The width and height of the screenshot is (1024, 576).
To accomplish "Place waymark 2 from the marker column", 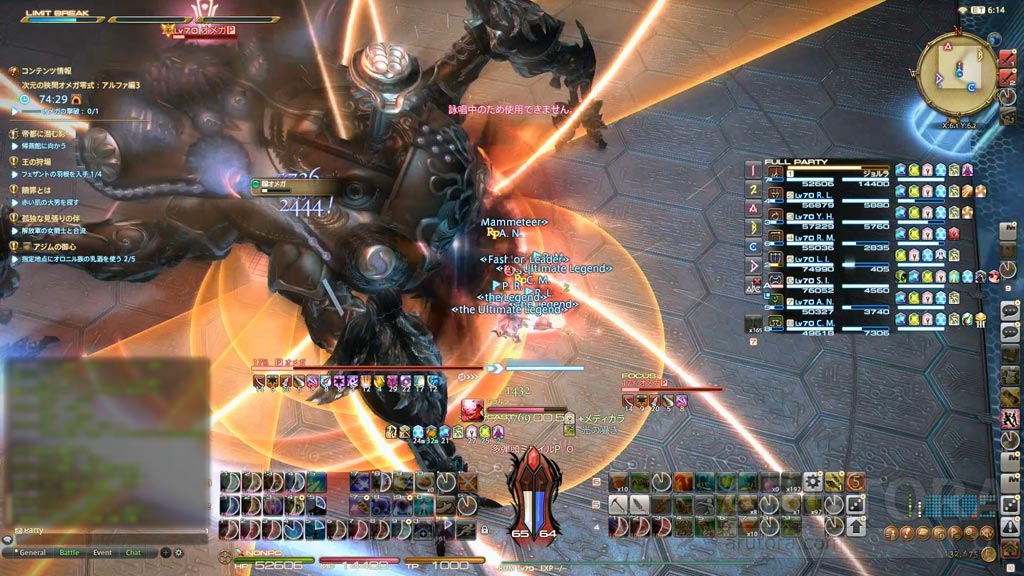I will click(753, 189).
